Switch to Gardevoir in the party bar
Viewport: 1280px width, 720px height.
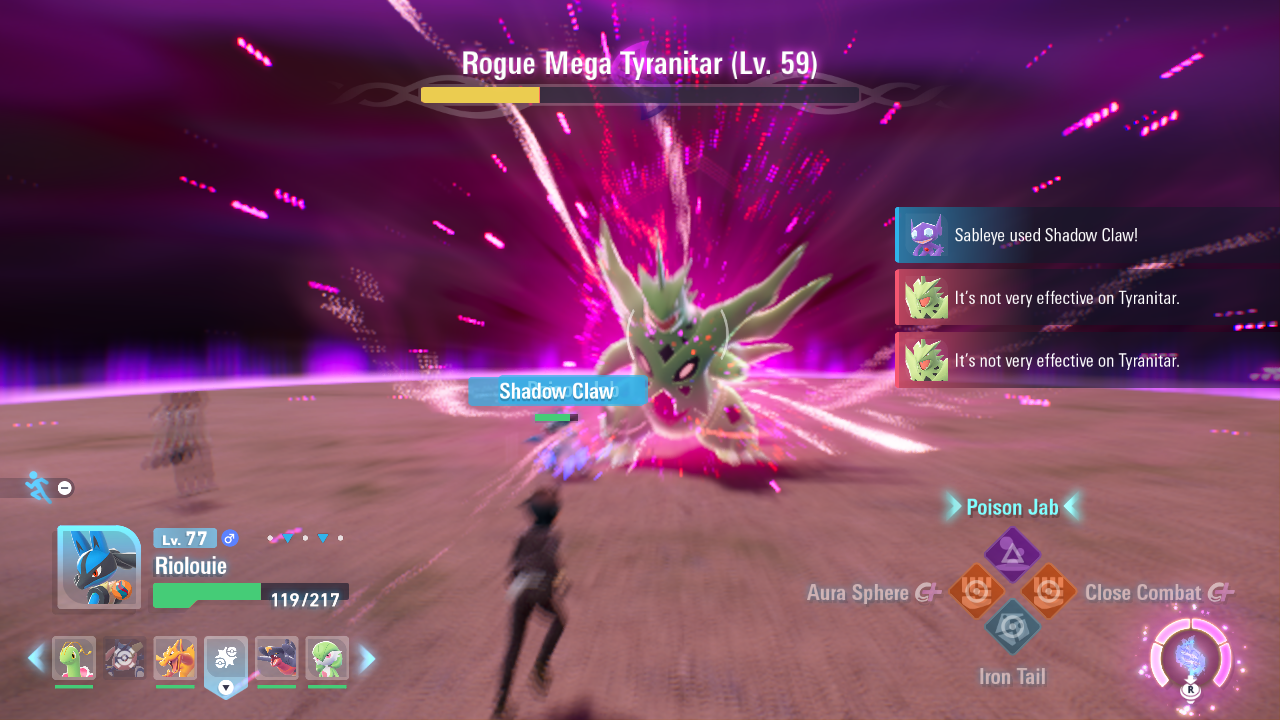(x=327, y=658)
